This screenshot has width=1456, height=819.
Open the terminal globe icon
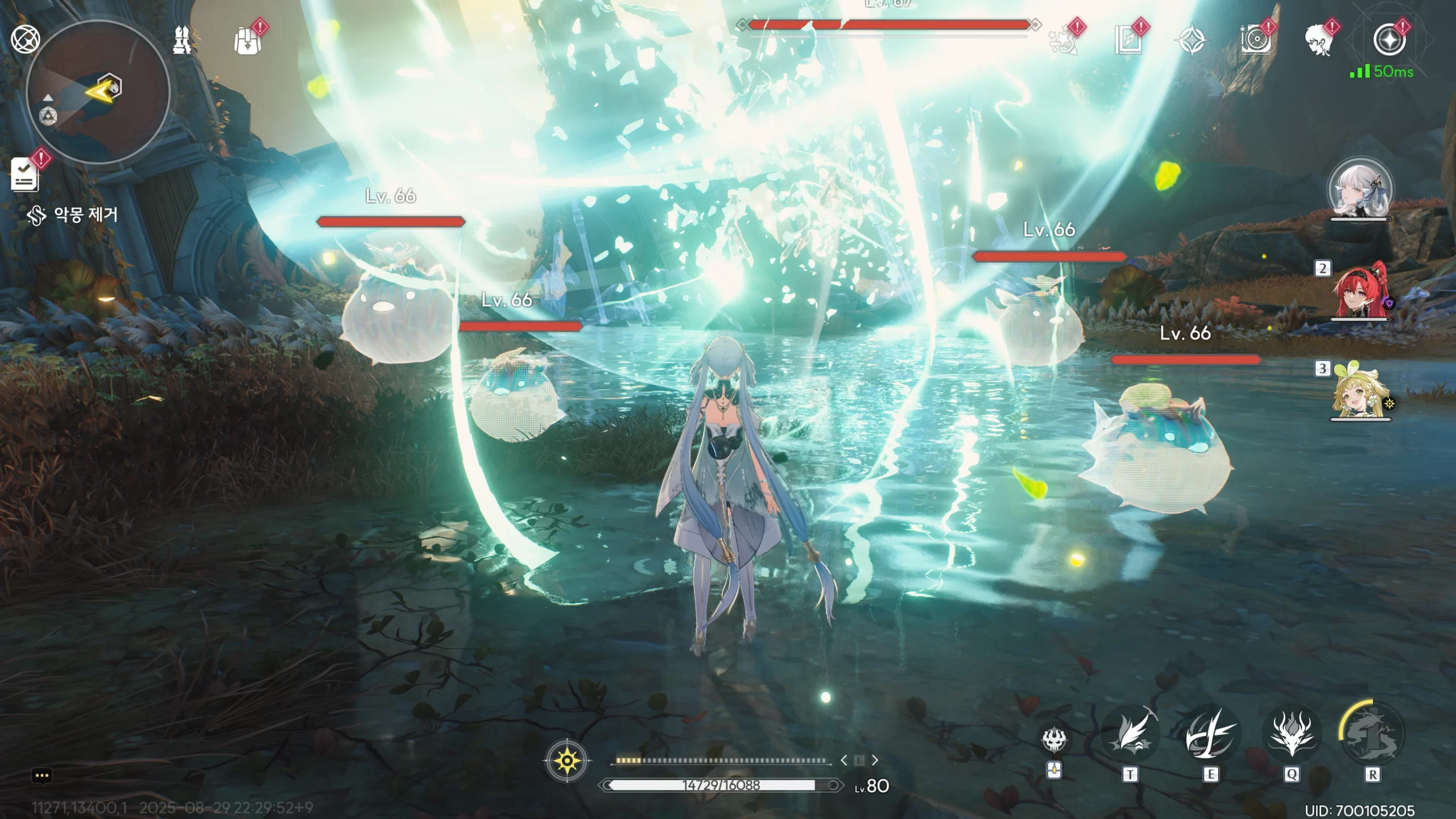25,40
